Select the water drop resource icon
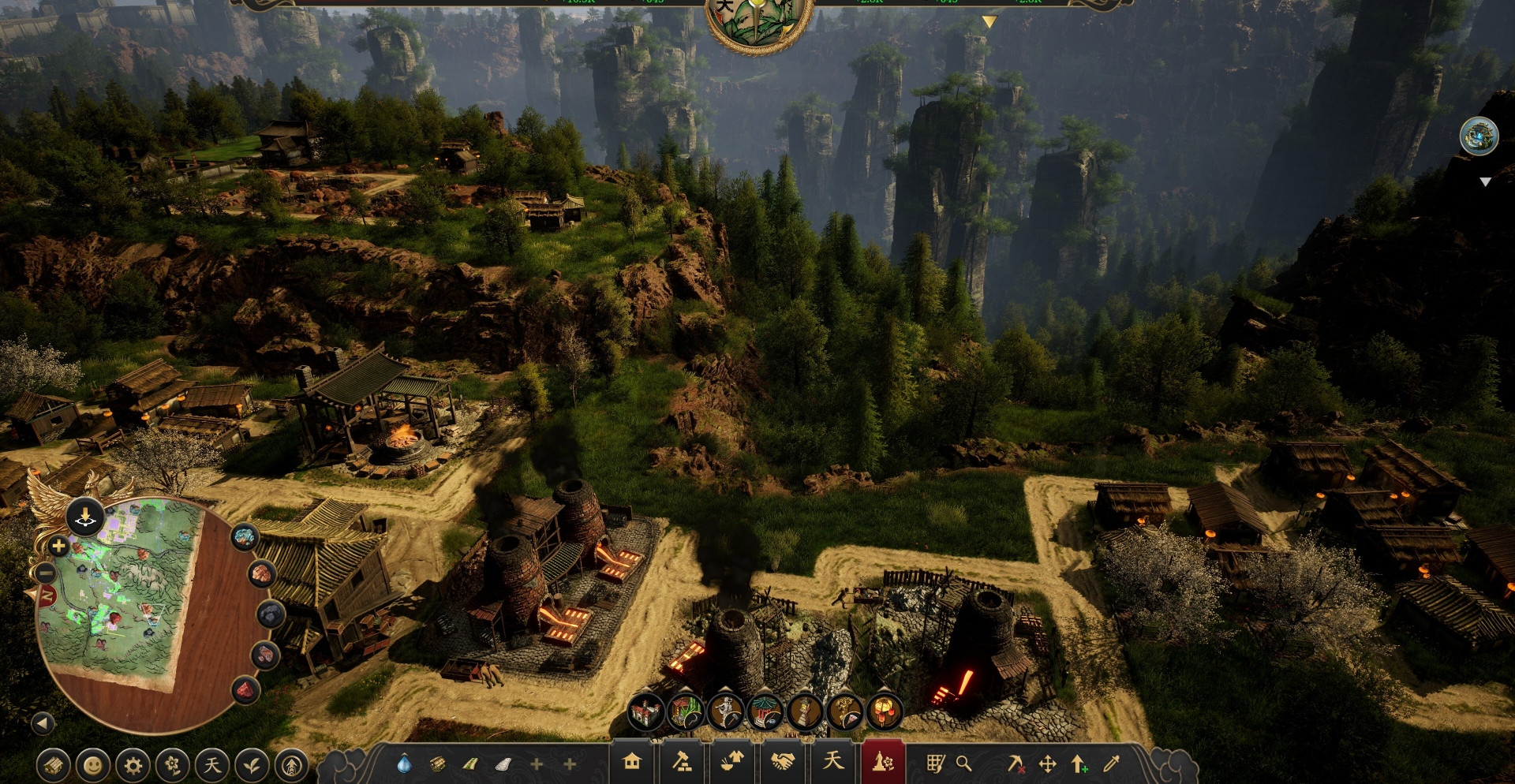This screenshot has height=784, width=1515. [x=404, y=763]
